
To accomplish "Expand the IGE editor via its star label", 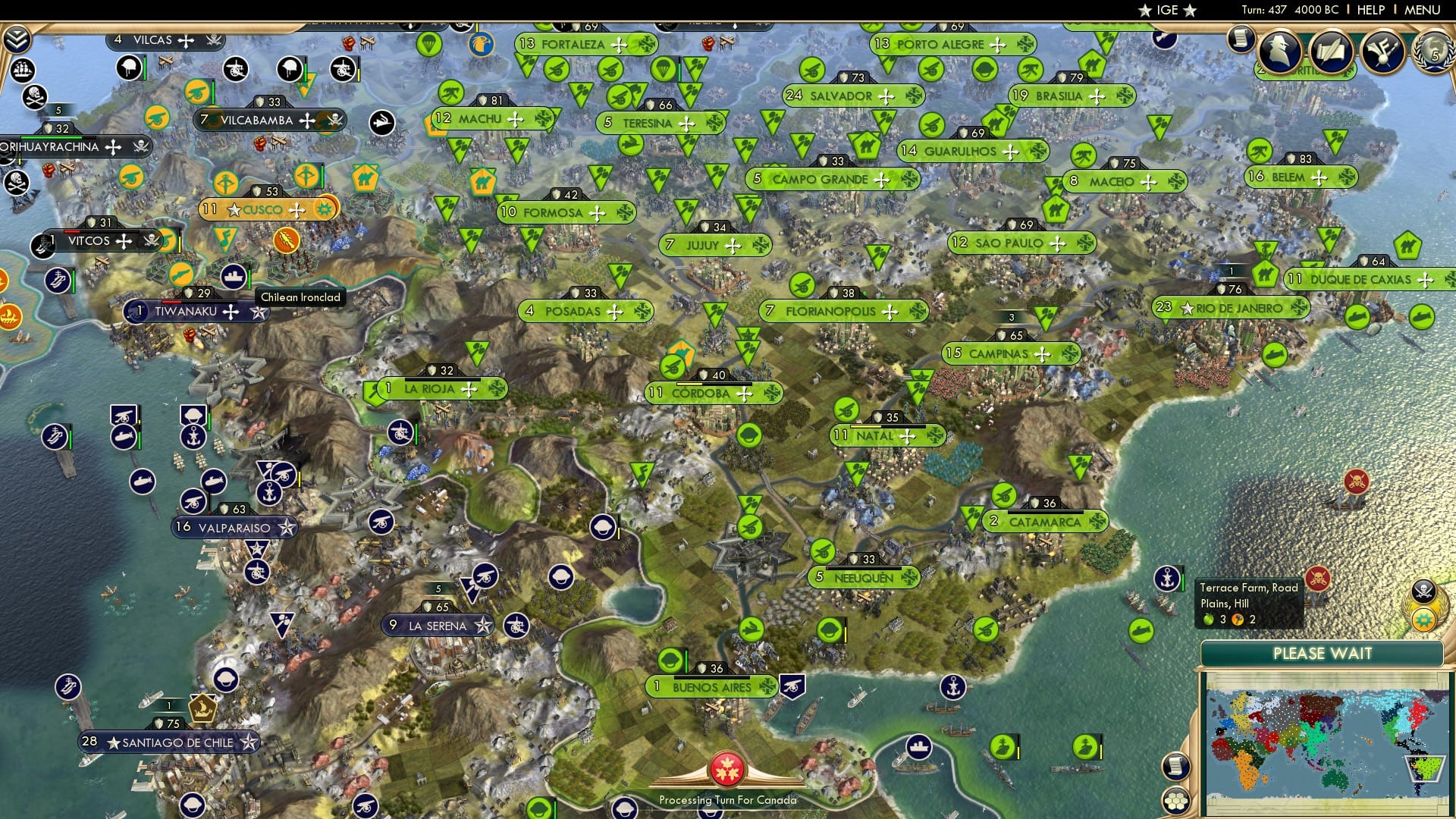I will coord(1167,10).
